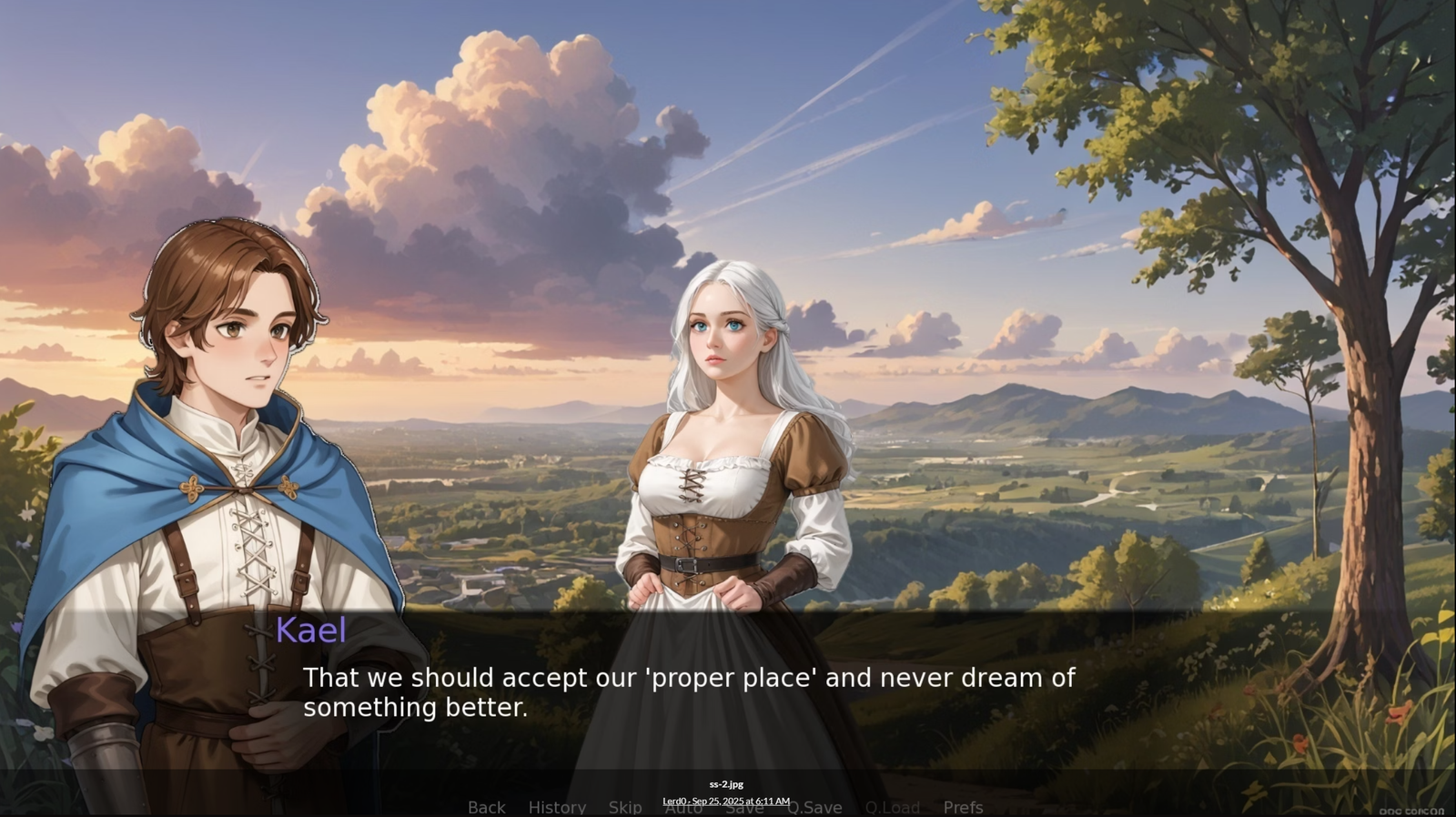Open the Lerd0 upload date link
The width and height of the screenshot is (1456, 817).
coord(725,801)
